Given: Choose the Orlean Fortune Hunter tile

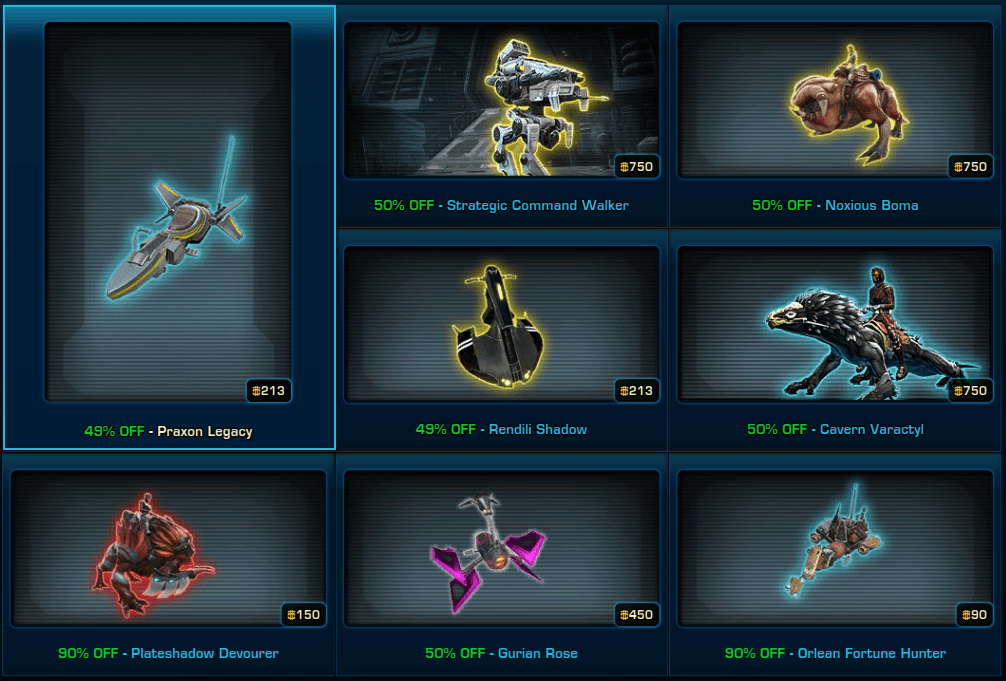Looking at the screenshot, I should (835, 548).
